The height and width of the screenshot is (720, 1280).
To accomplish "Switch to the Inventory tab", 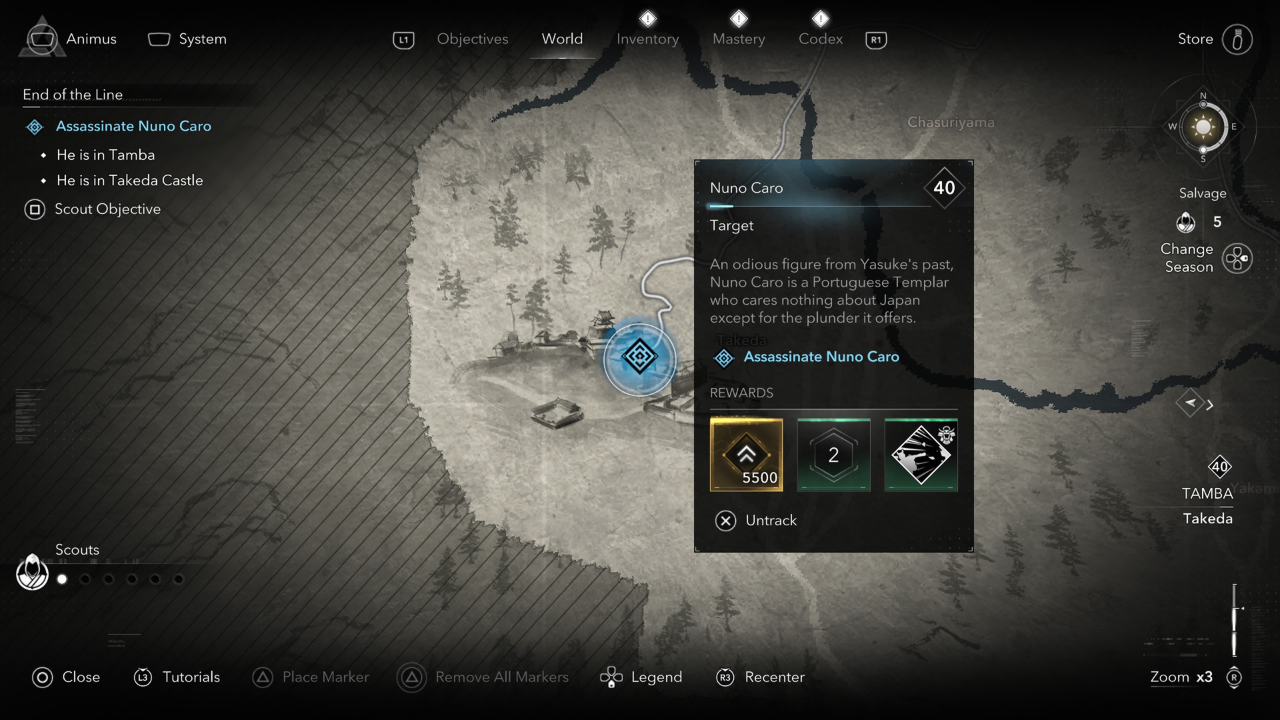I will pos(647,38).
